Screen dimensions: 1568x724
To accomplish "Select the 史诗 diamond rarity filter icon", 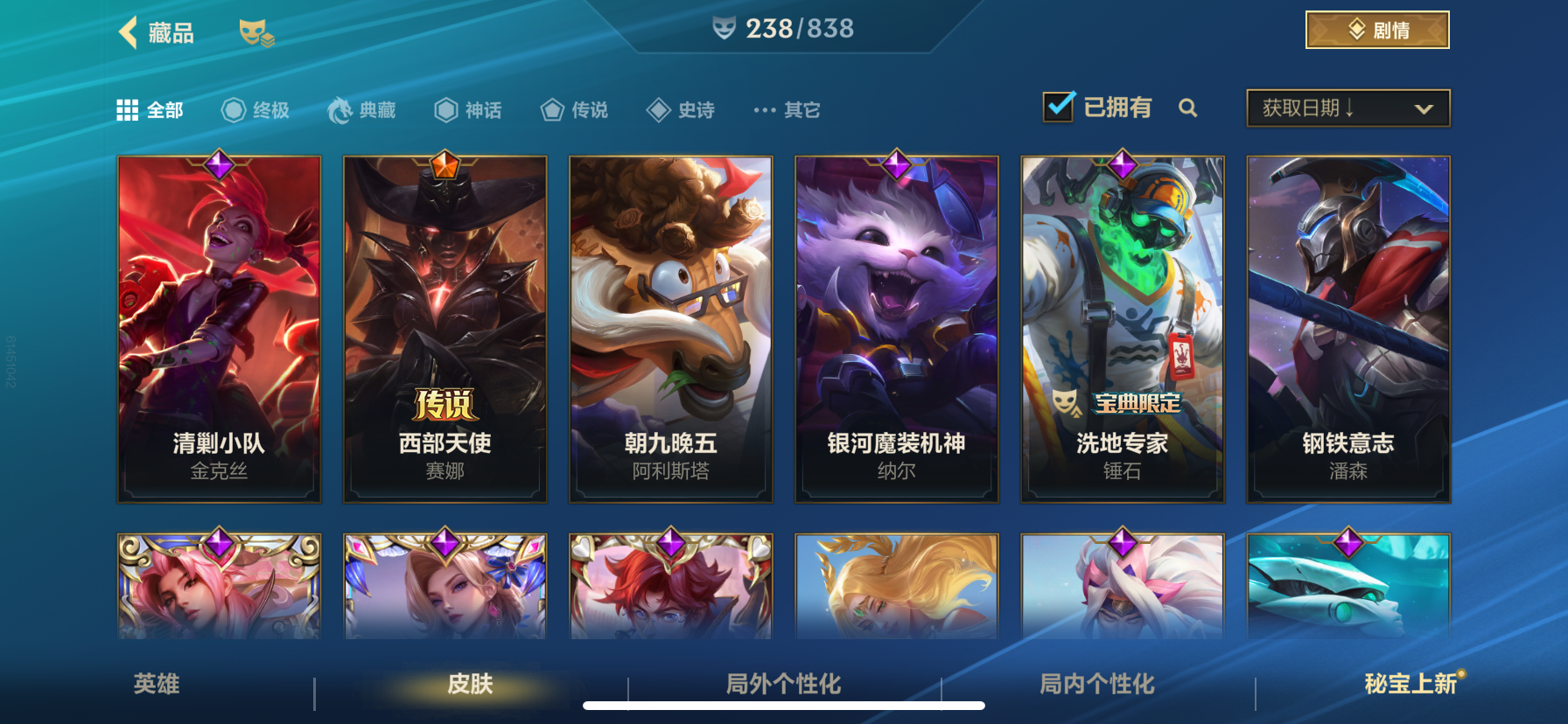I will point(658,109).
